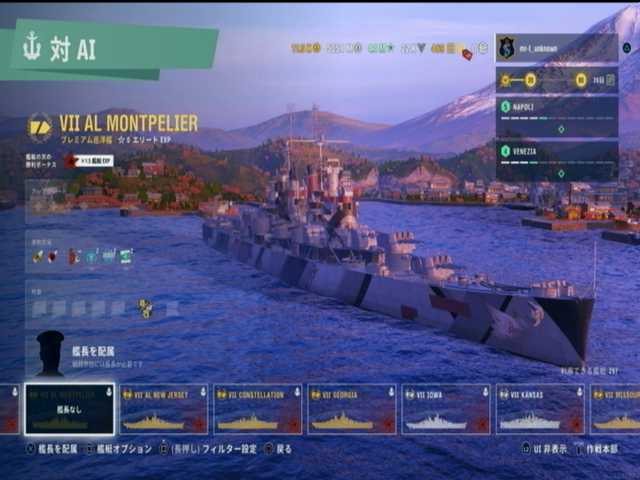Select division member VENEZIA panel
This screenshot has width=640, height=480.
(x=556, y=160)
